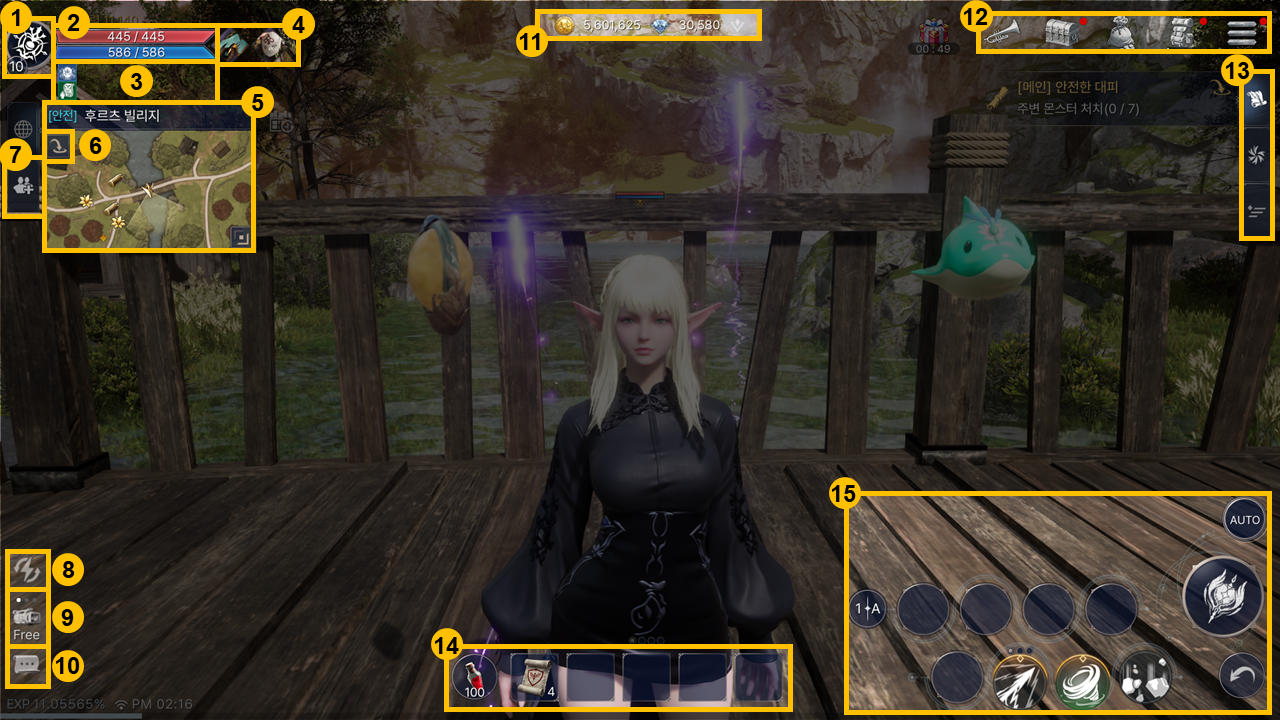Screen dimensions: 1280x720
Task: Use the red health potion slot
Action: tap(474, 677)
